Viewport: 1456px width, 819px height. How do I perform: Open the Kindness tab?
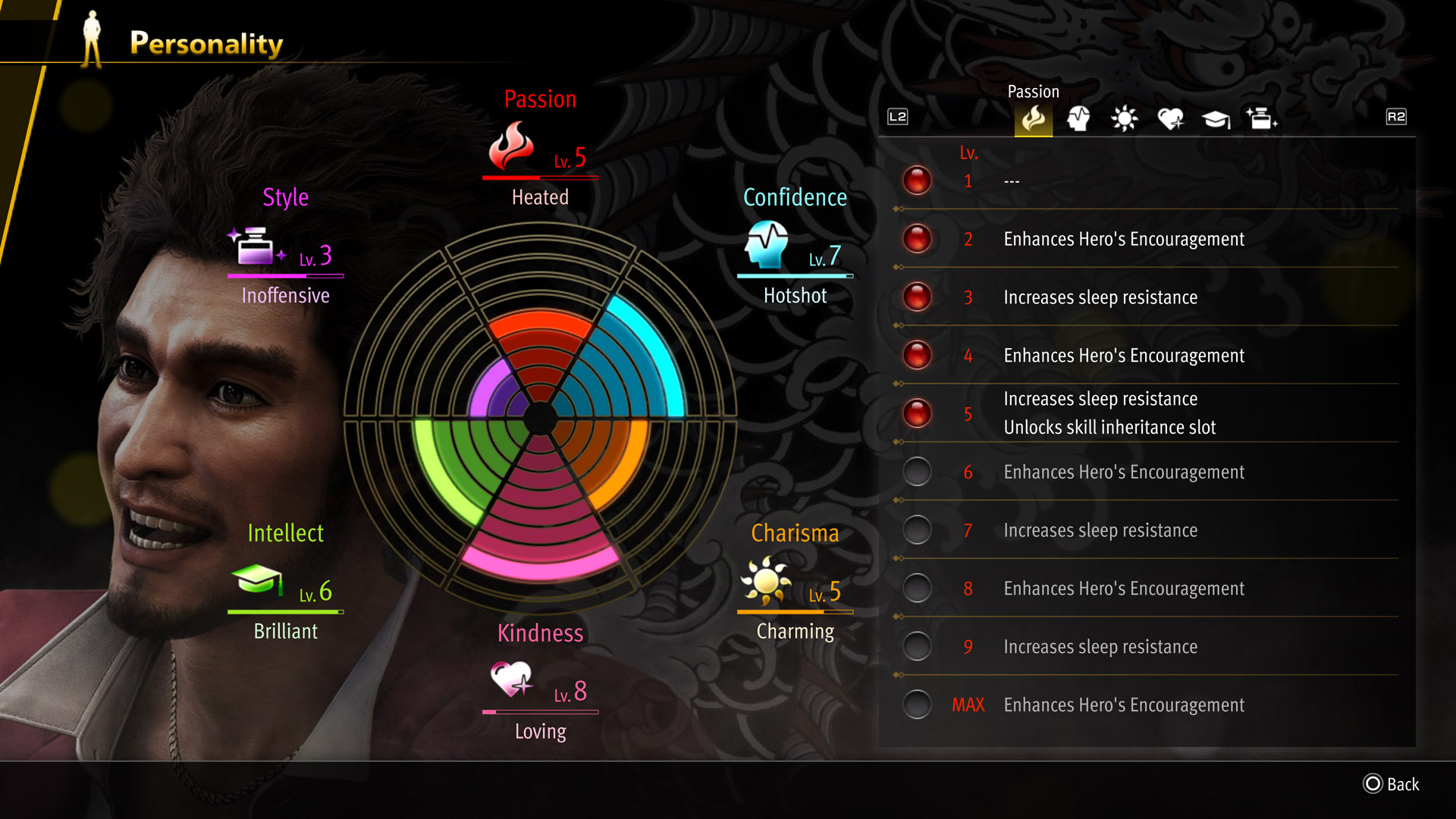tap(1171, 118)
